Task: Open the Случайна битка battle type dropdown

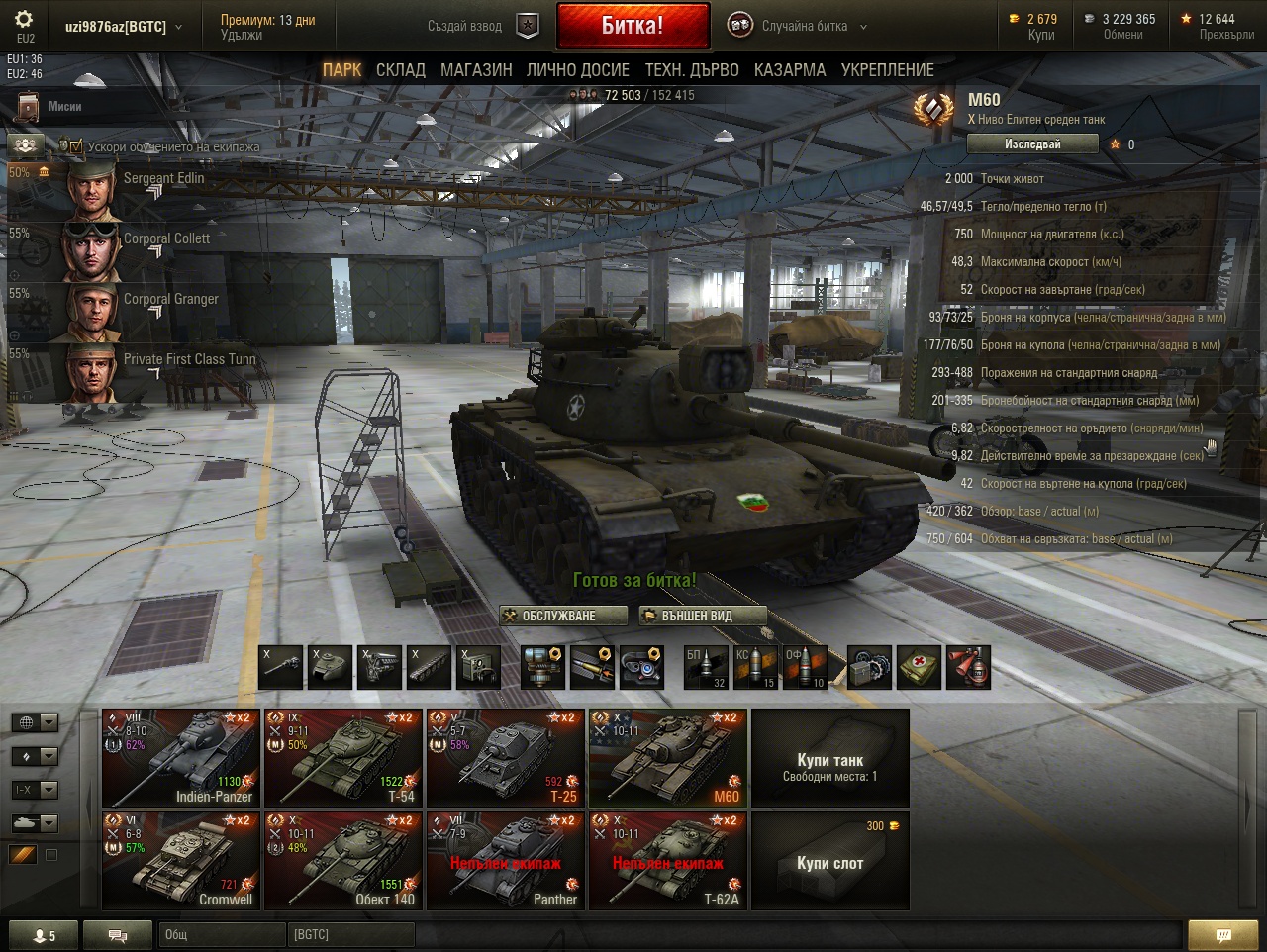Action: pyautogui.click(x=798, y=26)
